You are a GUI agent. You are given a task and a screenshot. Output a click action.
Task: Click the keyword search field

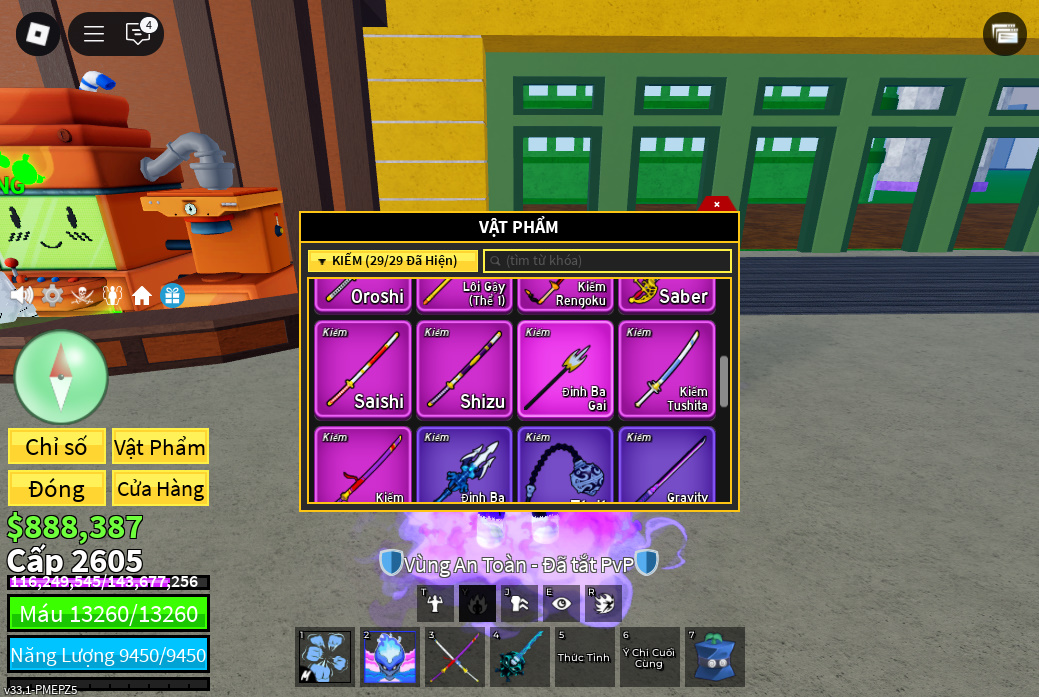point(608,261)
